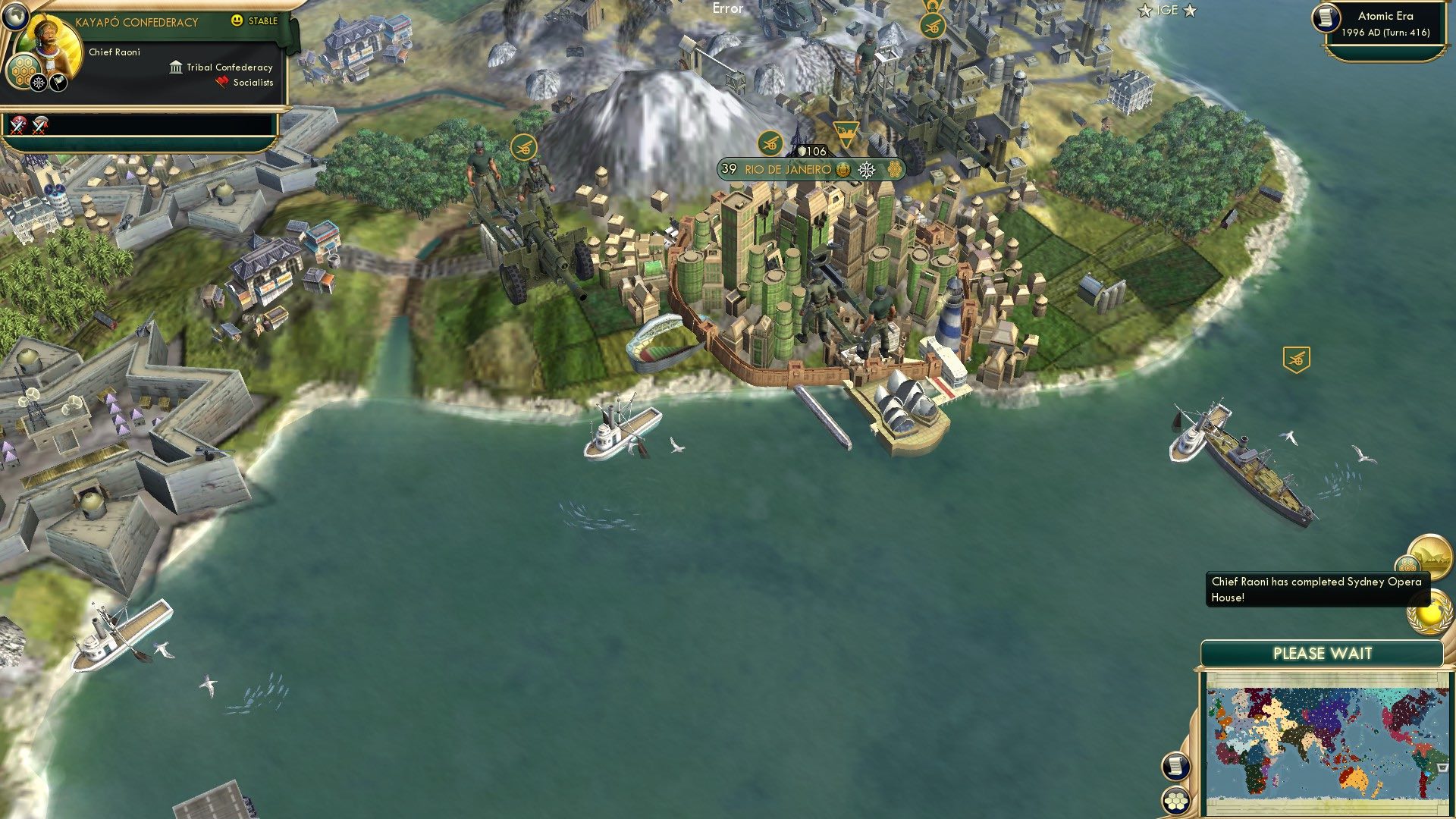
Task: Click the notification log scroll icon near minimap
Action: pos(1175,767)
